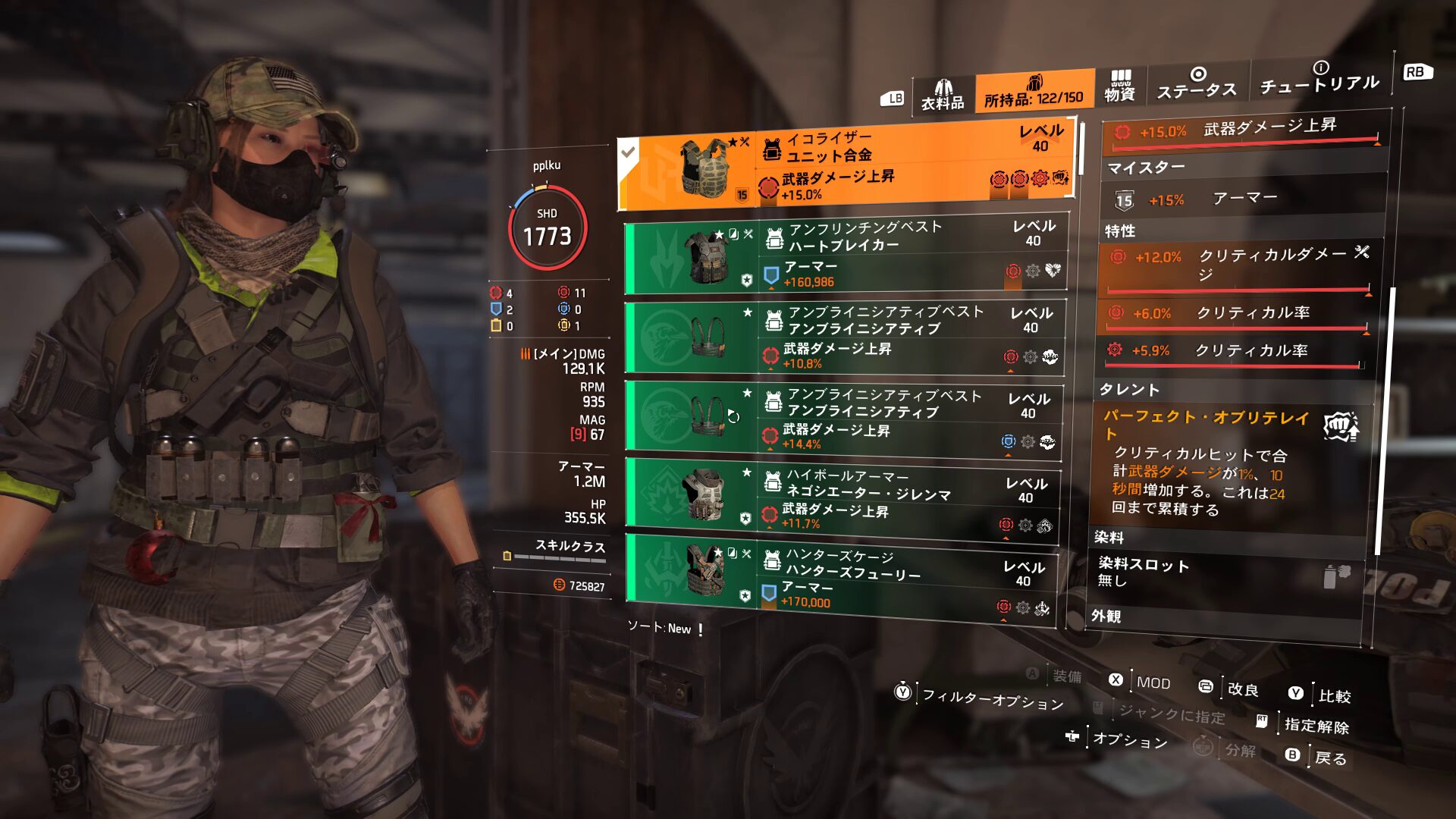
Task: Select the アンブライニシアティブ vest with +10.8% damage
Action: [845, 337]
